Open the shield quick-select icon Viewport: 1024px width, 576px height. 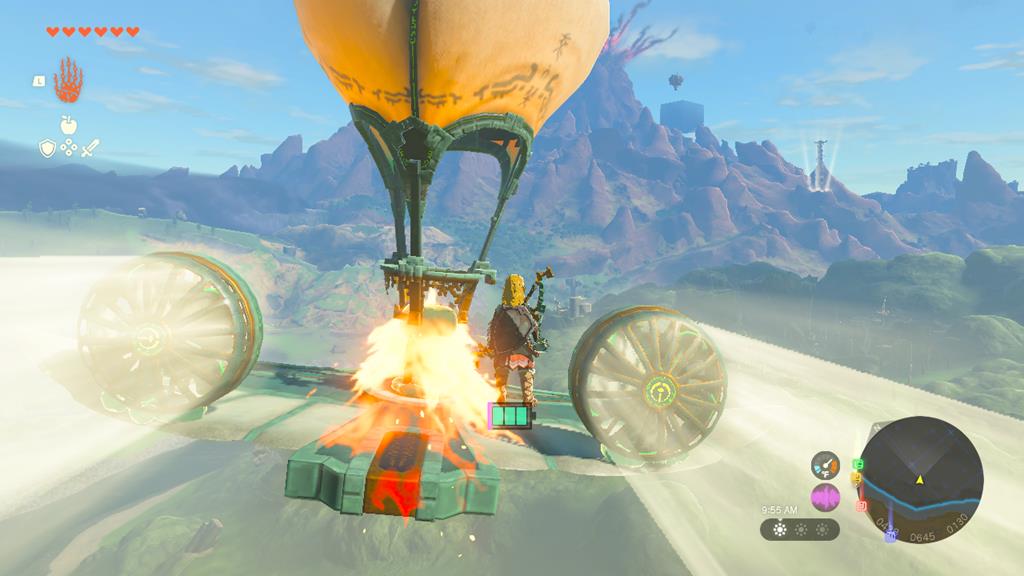click(x=46, y=148)
